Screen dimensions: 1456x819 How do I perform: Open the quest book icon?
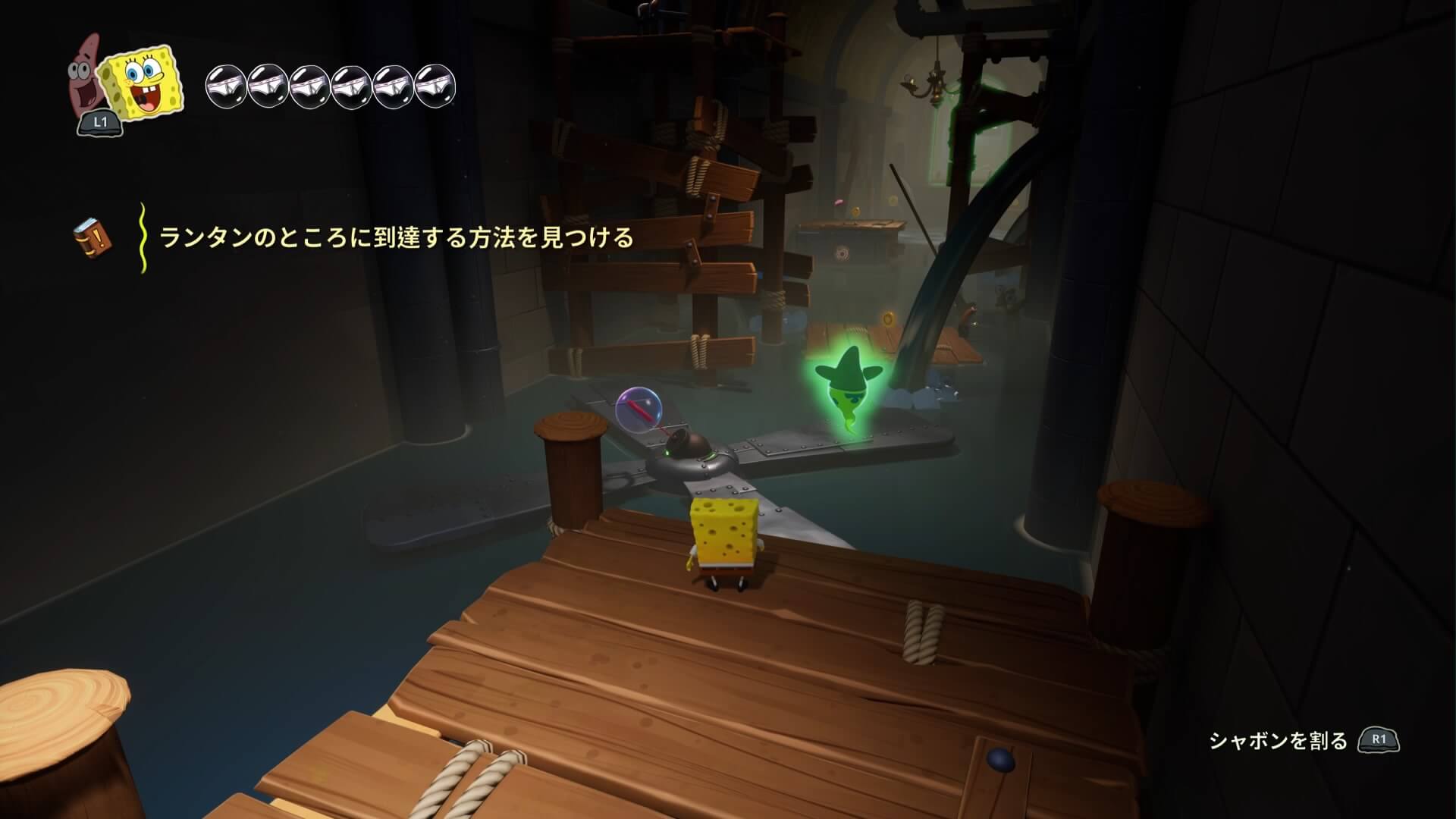(x=92, y=237)
